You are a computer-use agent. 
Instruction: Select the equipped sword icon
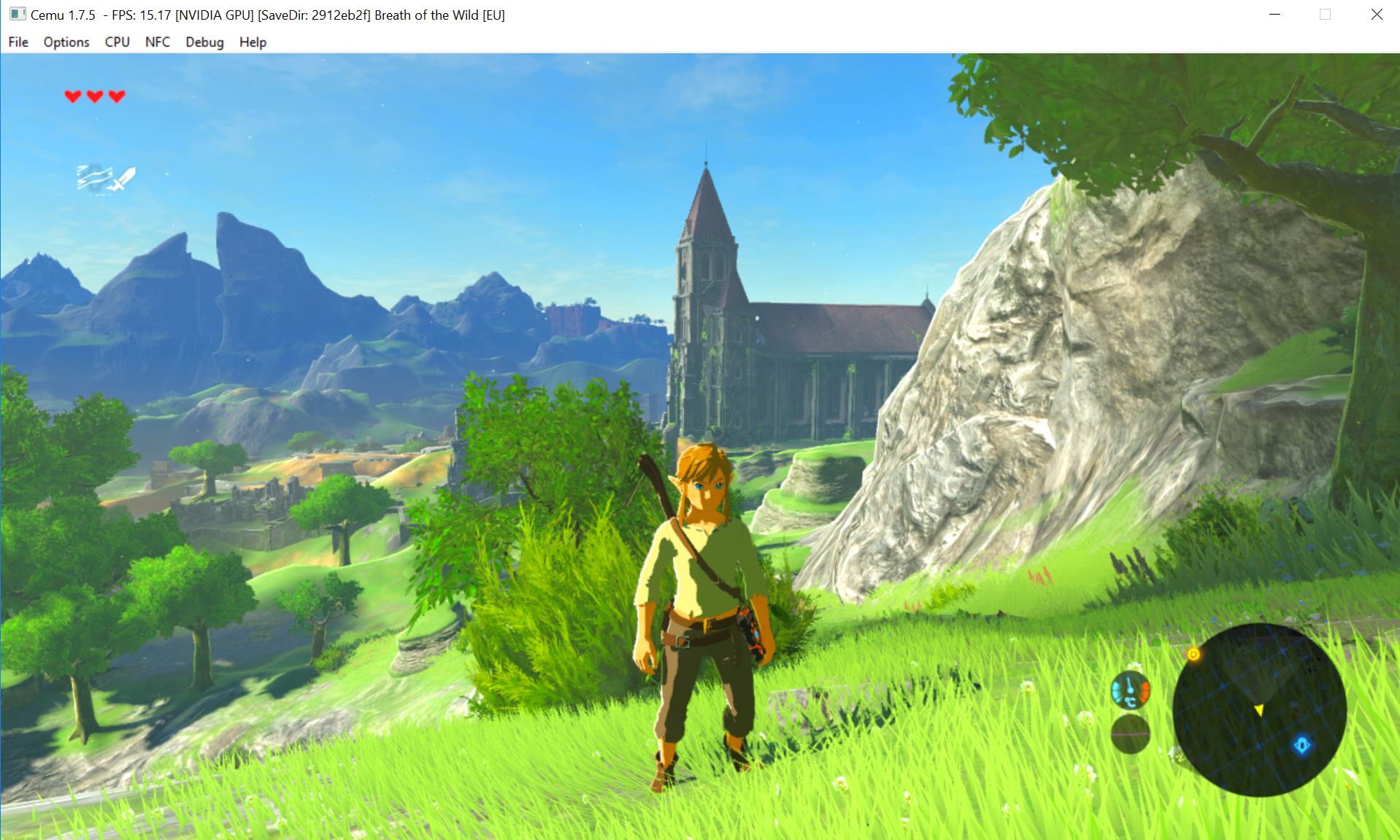tap(122, 179)
